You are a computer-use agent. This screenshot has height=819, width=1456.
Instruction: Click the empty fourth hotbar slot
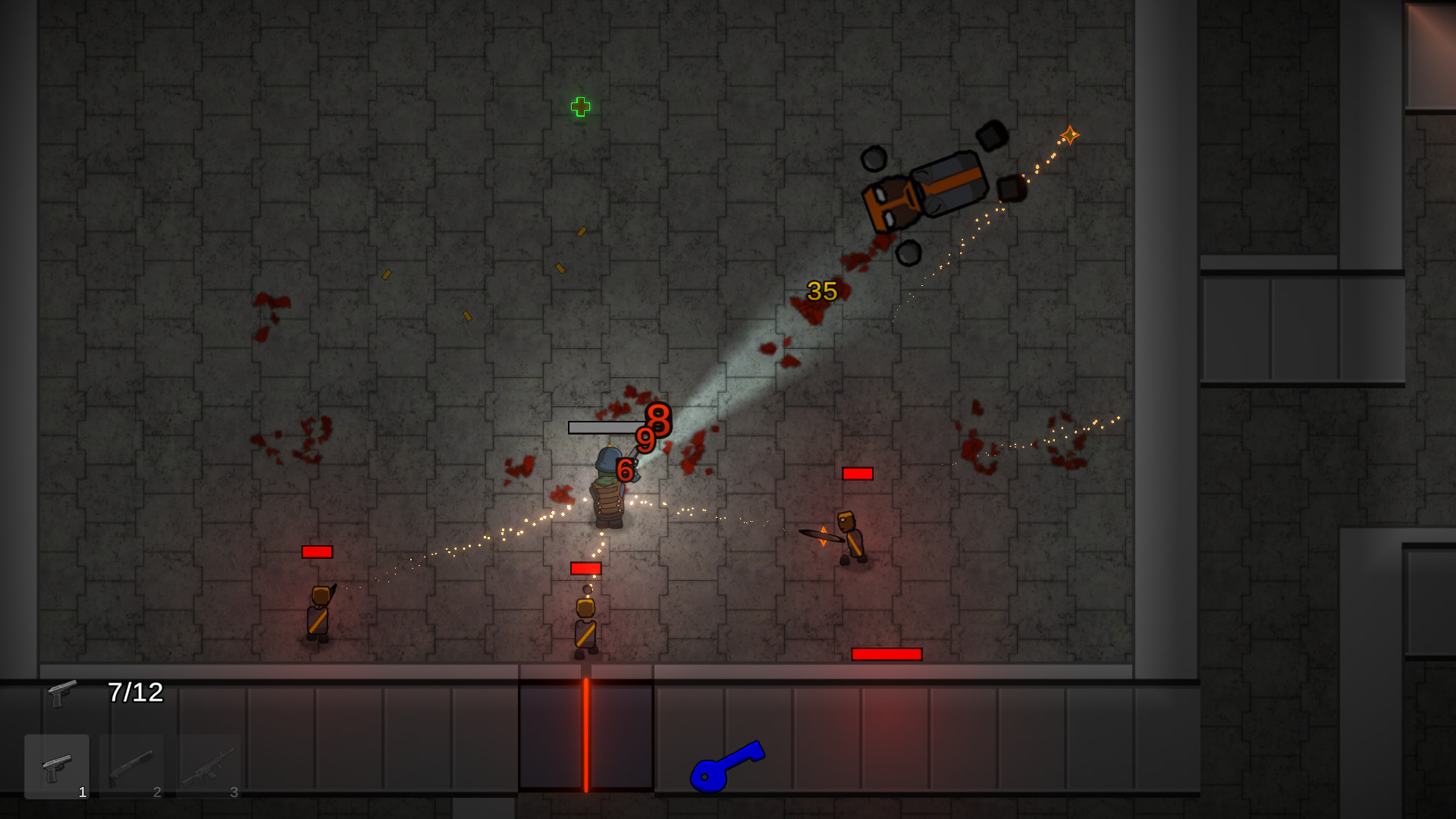(284, 766)
